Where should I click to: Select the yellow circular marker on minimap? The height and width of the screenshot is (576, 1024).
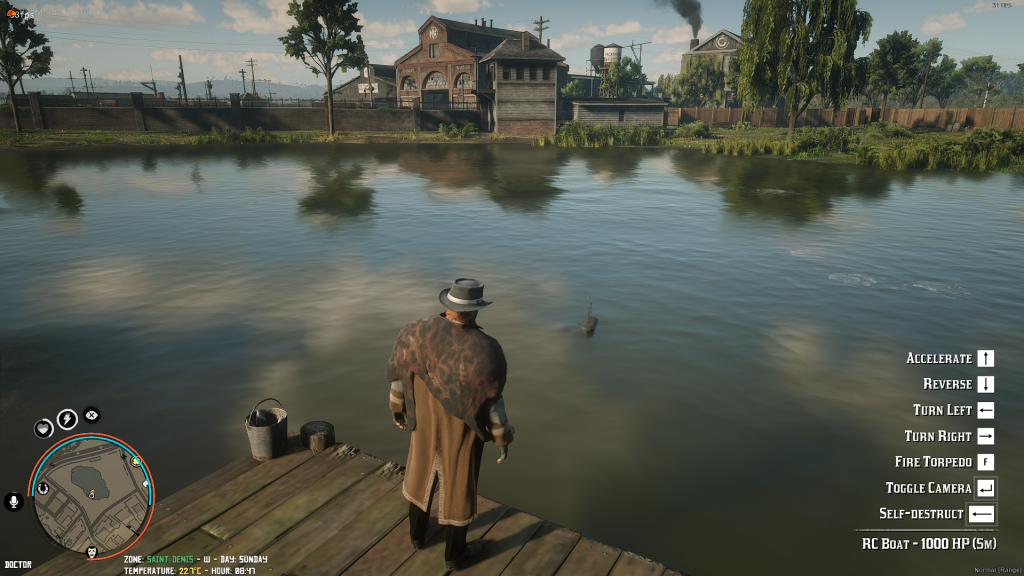pos(136,462)
